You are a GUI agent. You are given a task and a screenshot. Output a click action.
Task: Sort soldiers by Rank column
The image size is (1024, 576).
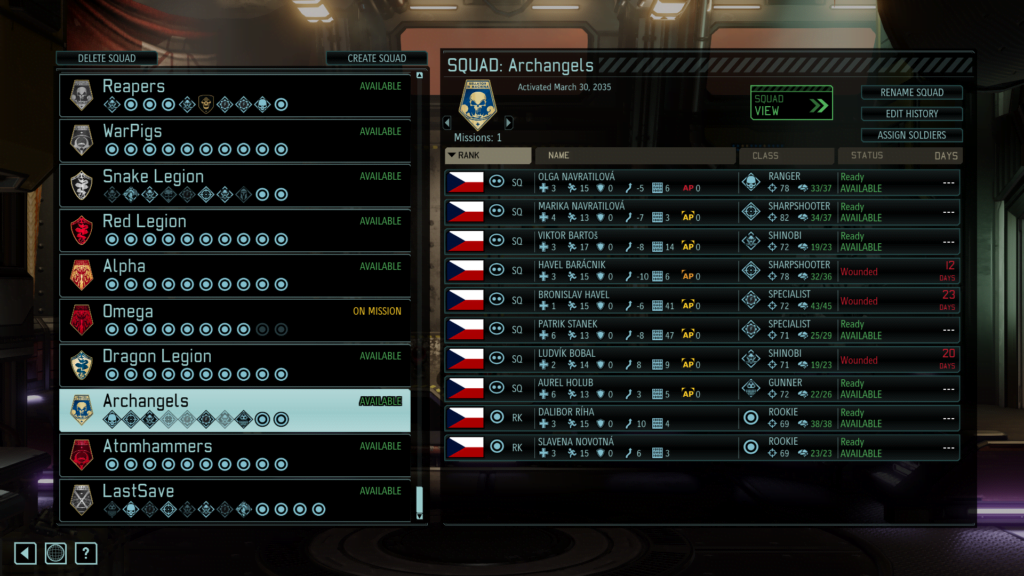pyautogui.click(x=488, y=156)
